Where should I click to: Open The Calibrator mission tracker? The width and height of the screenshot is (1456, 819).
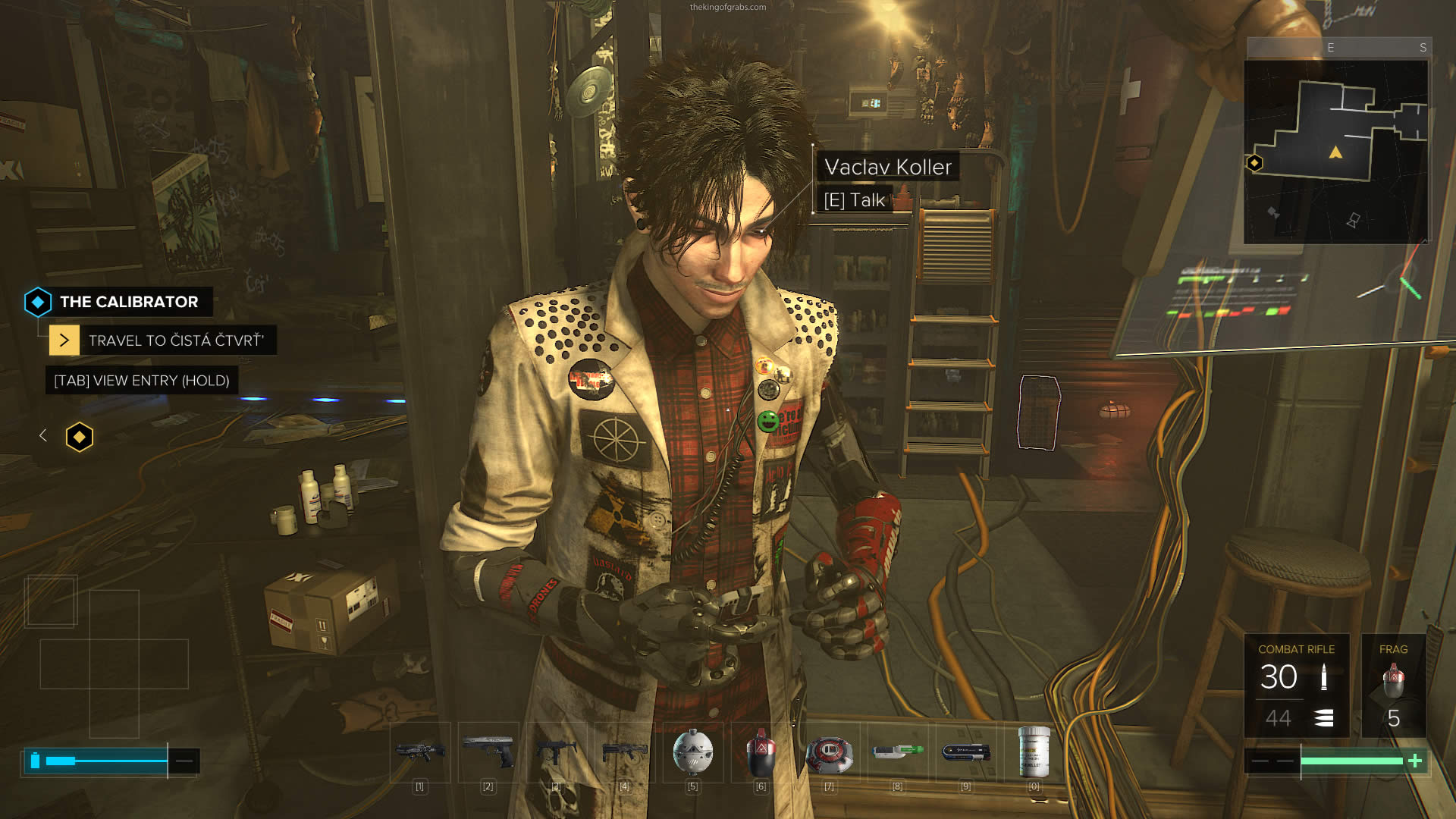click(x=128, y=302)
